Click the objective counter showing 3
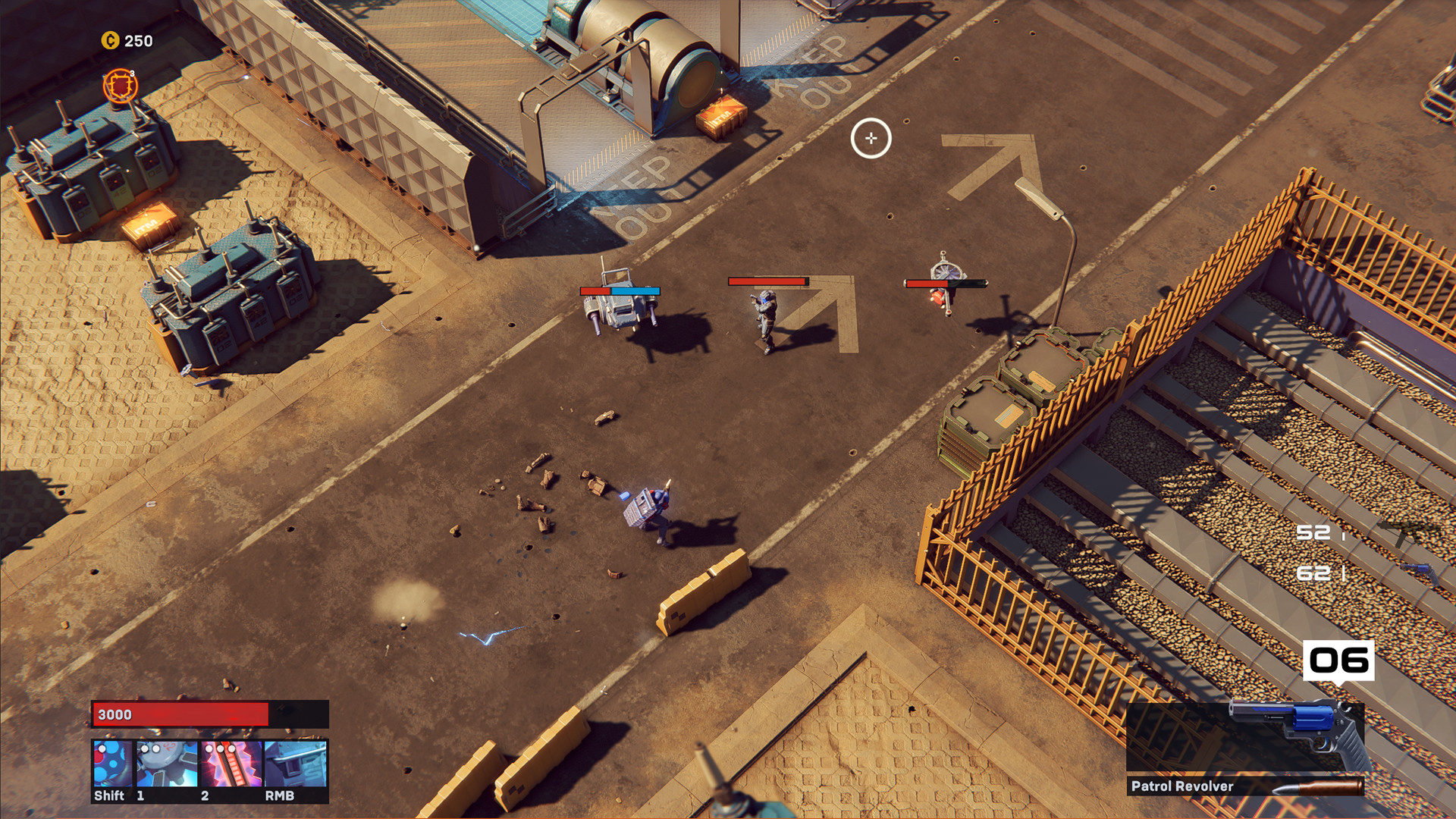 click(132, 74)
